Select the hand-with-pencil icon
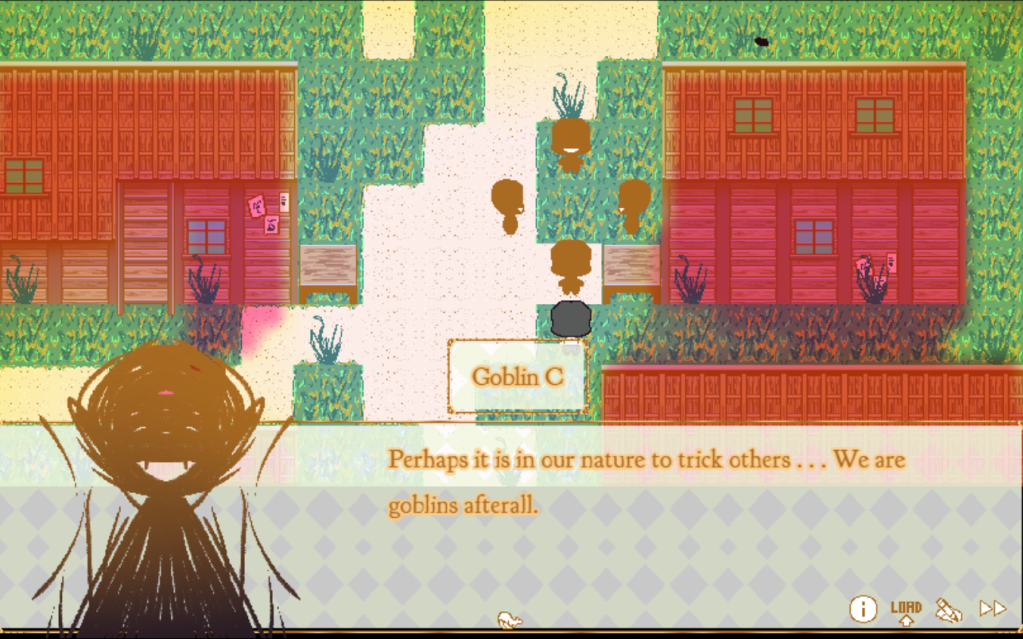The width and height of the screenshot is (1023, 639). pos(948,609)
